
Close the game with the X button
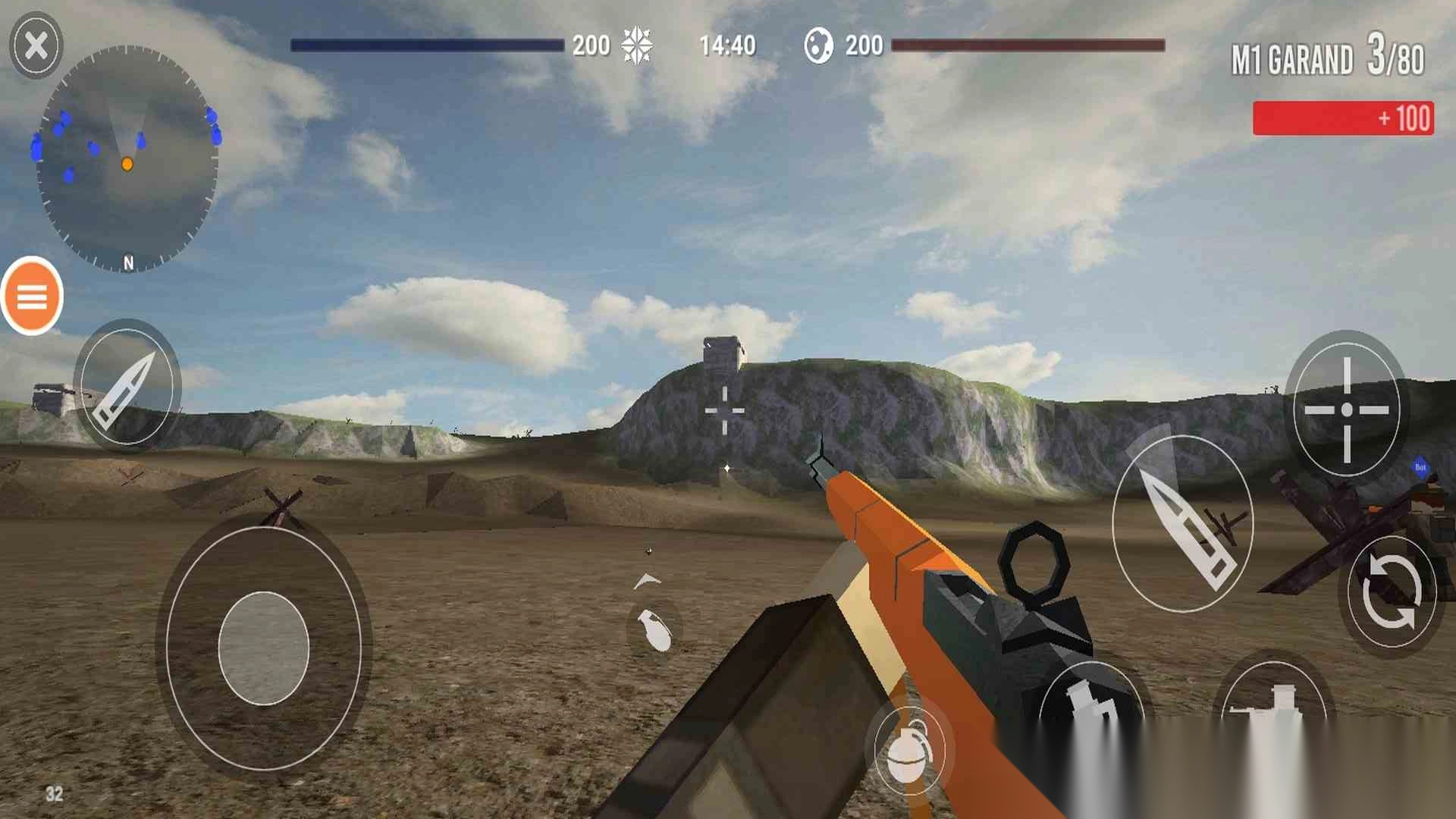coord(36,45)
